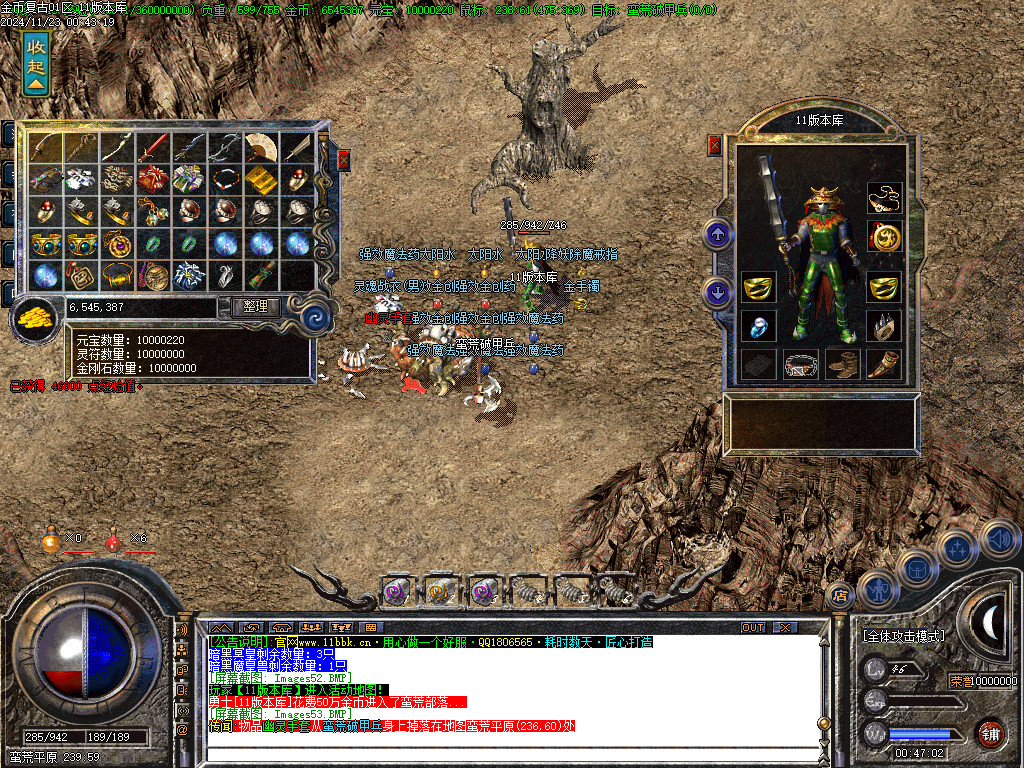Screen dimensions: 1024x768
Task: Select the equipped boots slot
Action: tap(842, 365)
